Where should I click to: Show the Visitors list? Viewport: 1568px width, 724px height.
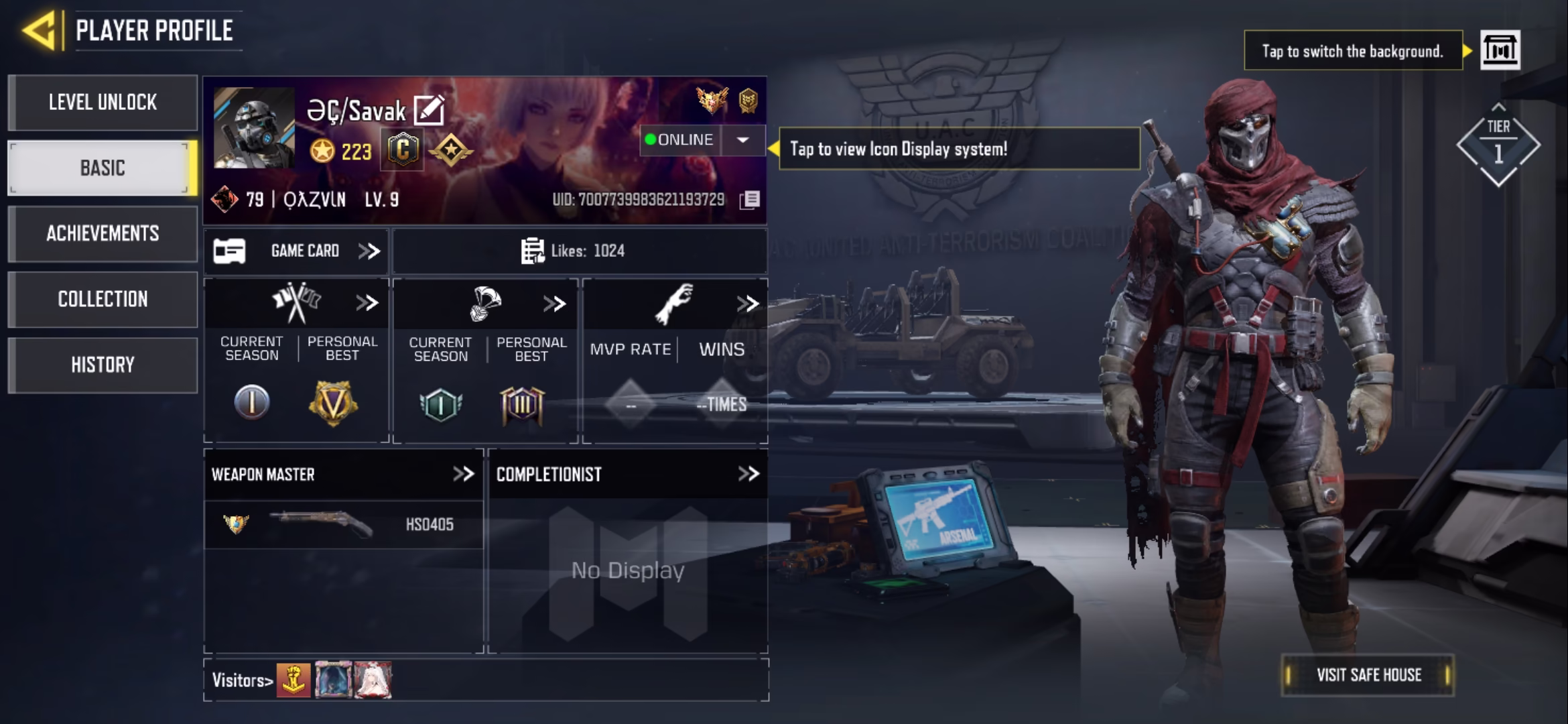point(242,680)
